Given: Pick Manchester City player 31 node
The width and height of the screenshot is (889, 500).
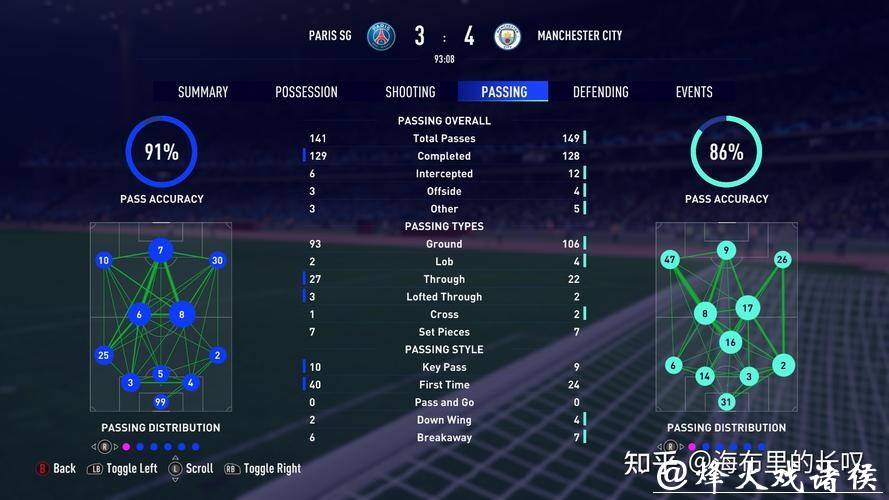Looking at the screenshot, I should tap(727, 402).
